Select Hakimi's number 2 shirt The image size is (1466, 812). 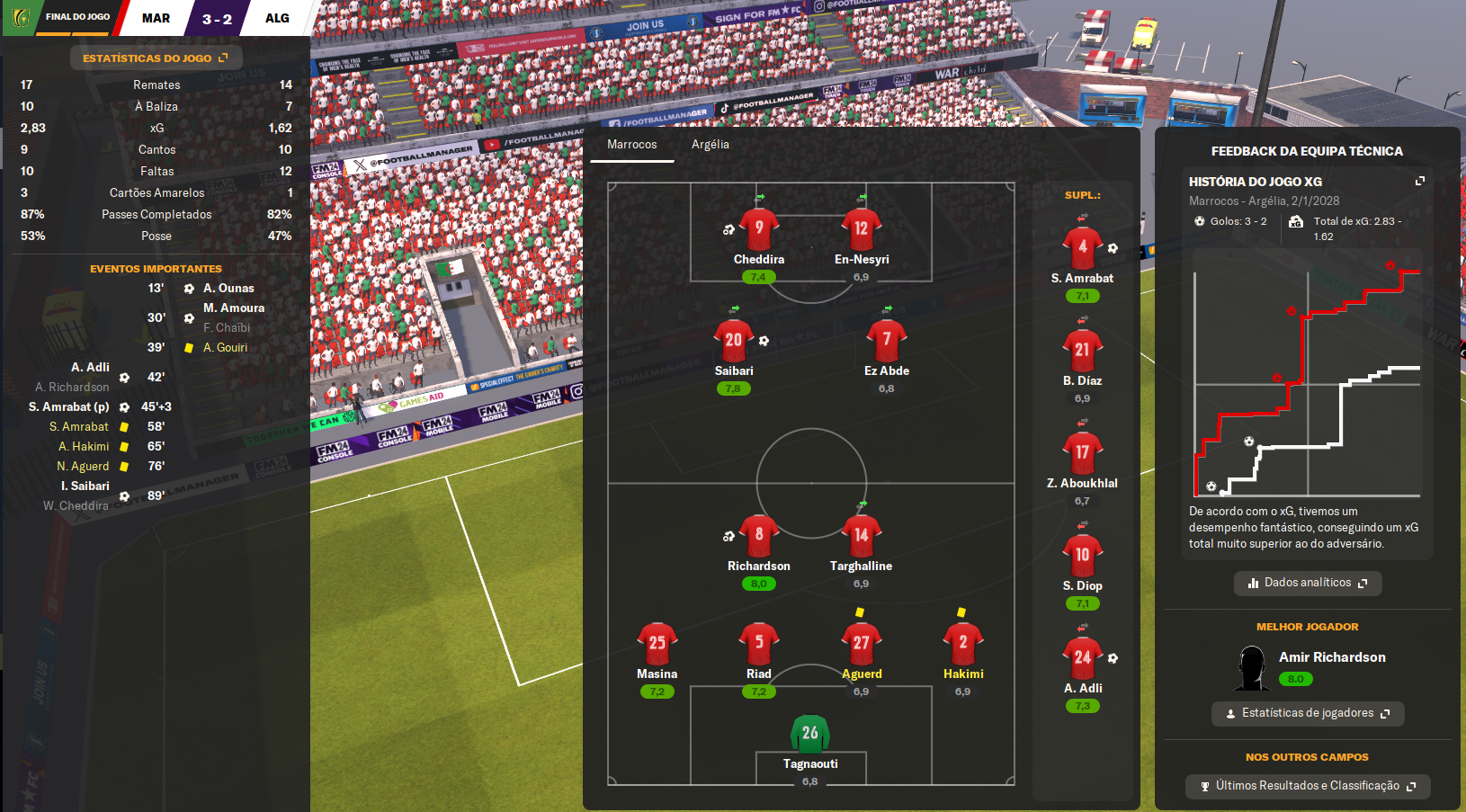point(962,643)
